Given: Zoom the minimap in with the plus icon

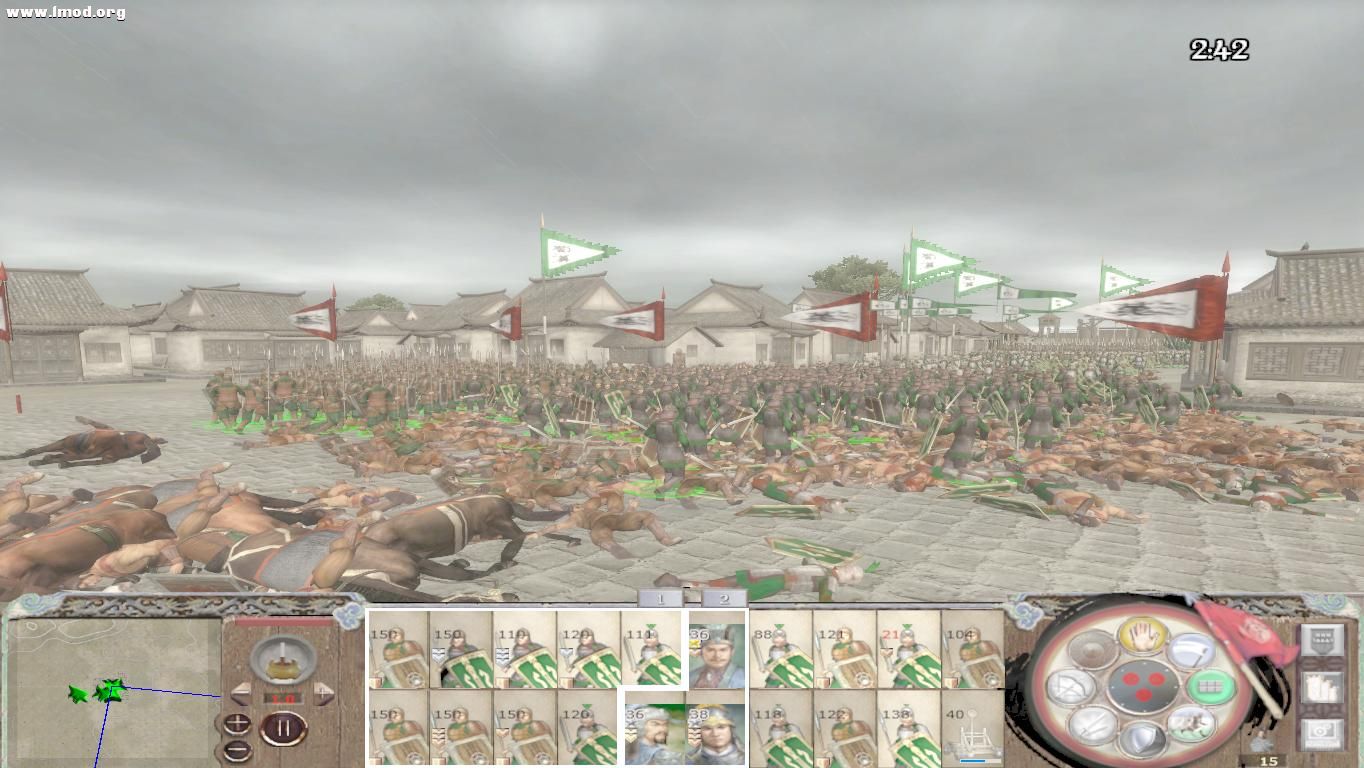Looking at the screenshot, I should point(237,723).
